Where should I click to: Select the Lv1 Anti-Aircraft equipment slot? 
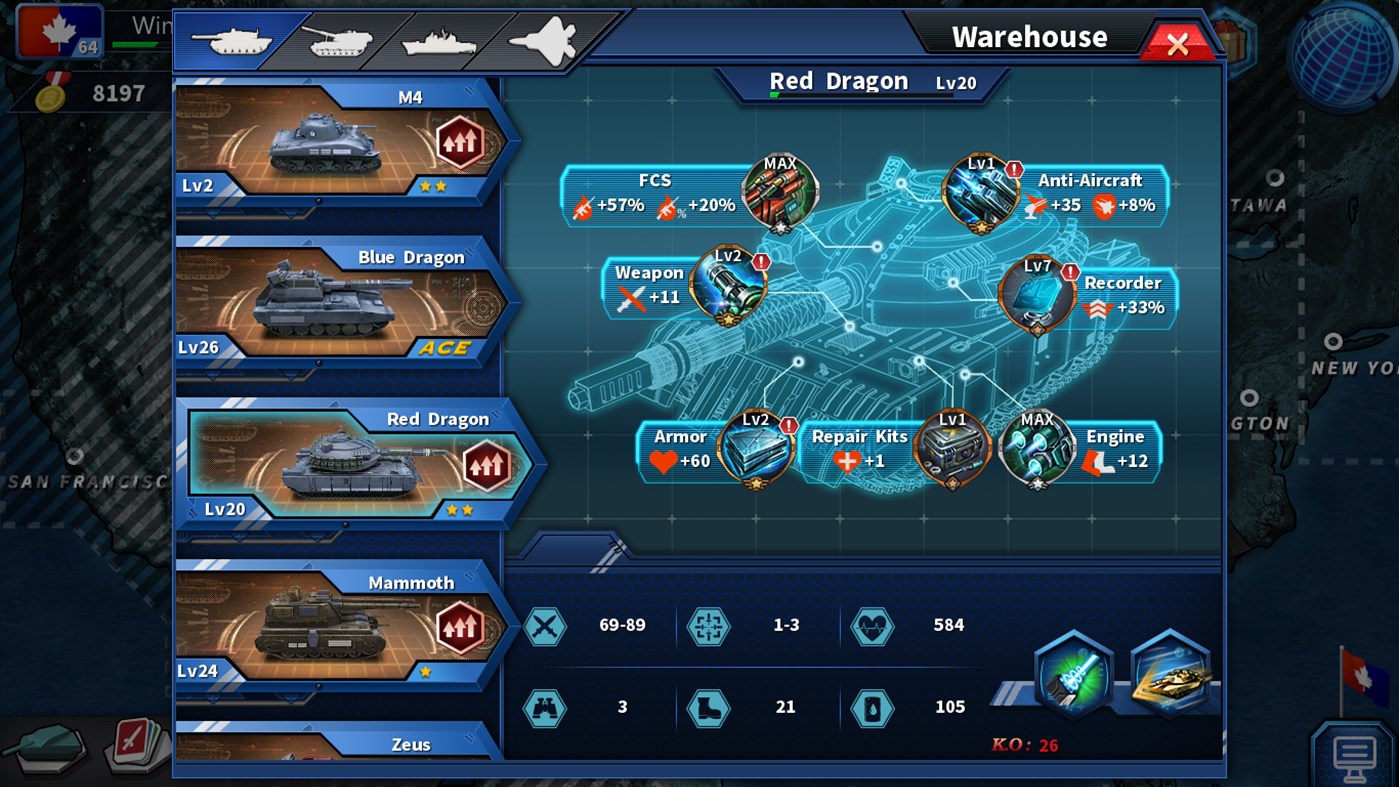coord(980,191)
